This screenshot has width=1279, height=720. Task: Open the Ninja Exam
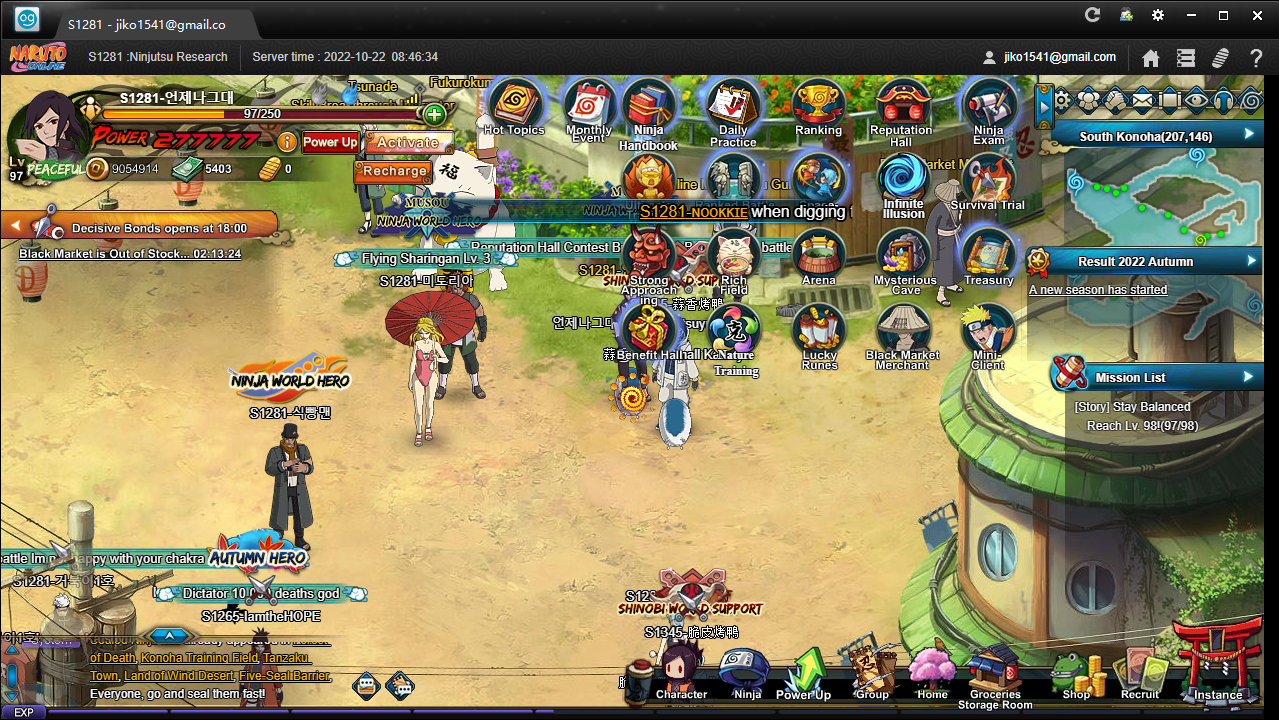[x=988, y=106]
